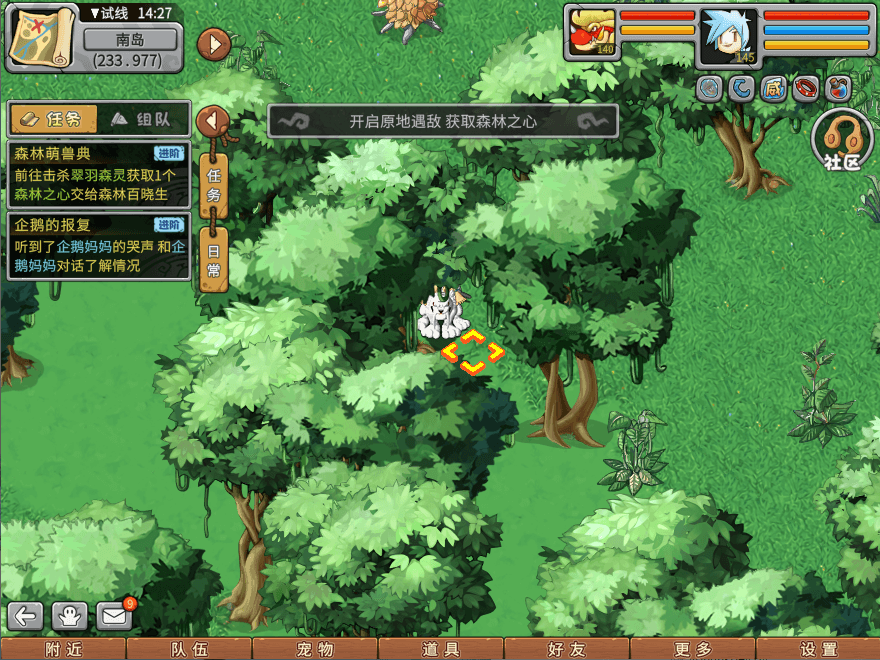Click the blue-haired player character portrait

(729, 37)
